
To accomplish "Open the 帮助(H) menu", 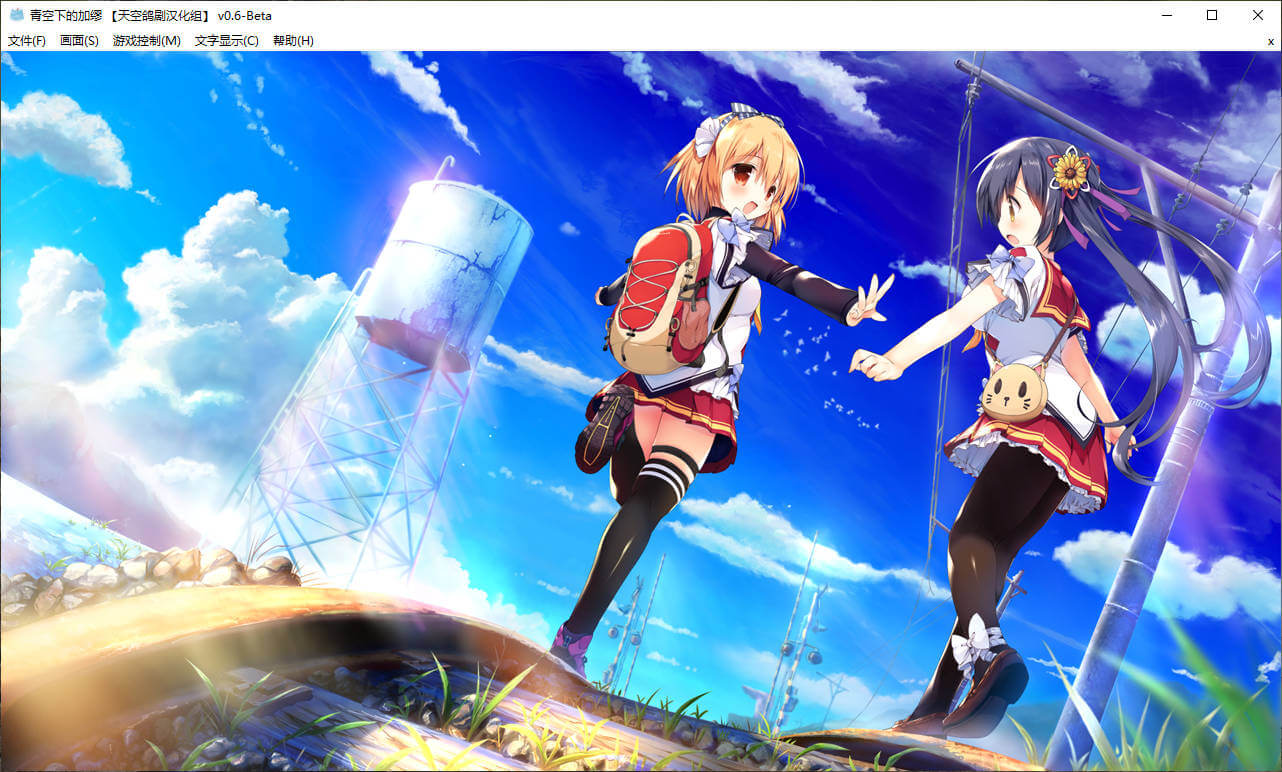I will click(x=293, y=41).
